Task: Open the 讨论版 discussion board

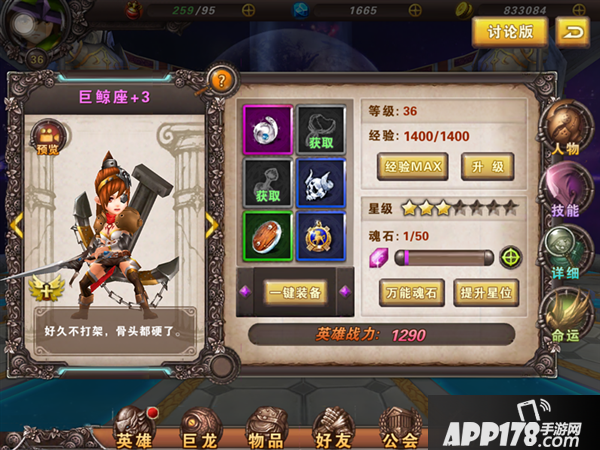Action: tap(510, 33)
